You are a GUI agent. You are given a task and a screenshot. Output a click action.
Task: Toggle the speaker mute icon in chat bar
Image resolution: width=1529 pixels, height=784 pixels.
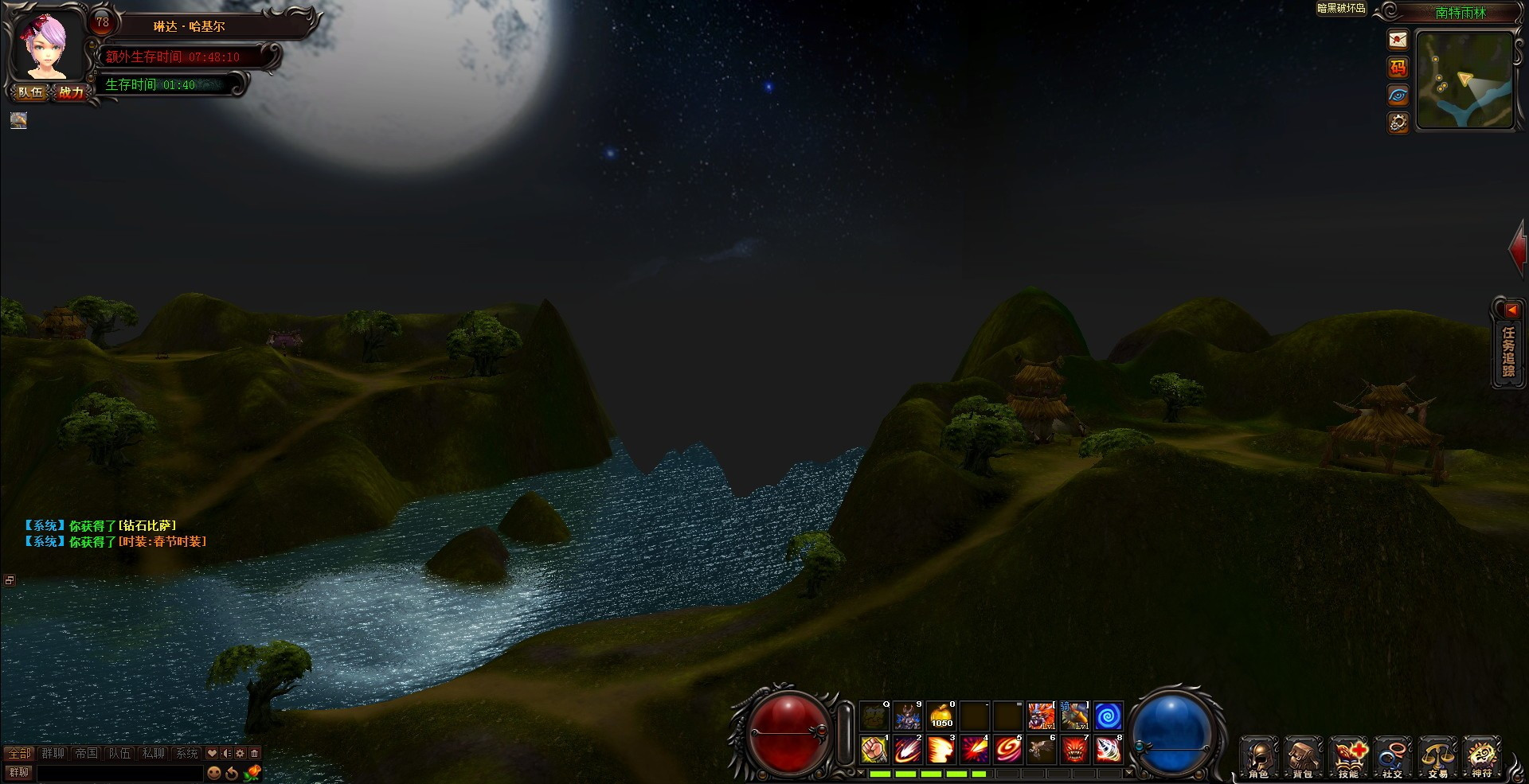point(226,753)
